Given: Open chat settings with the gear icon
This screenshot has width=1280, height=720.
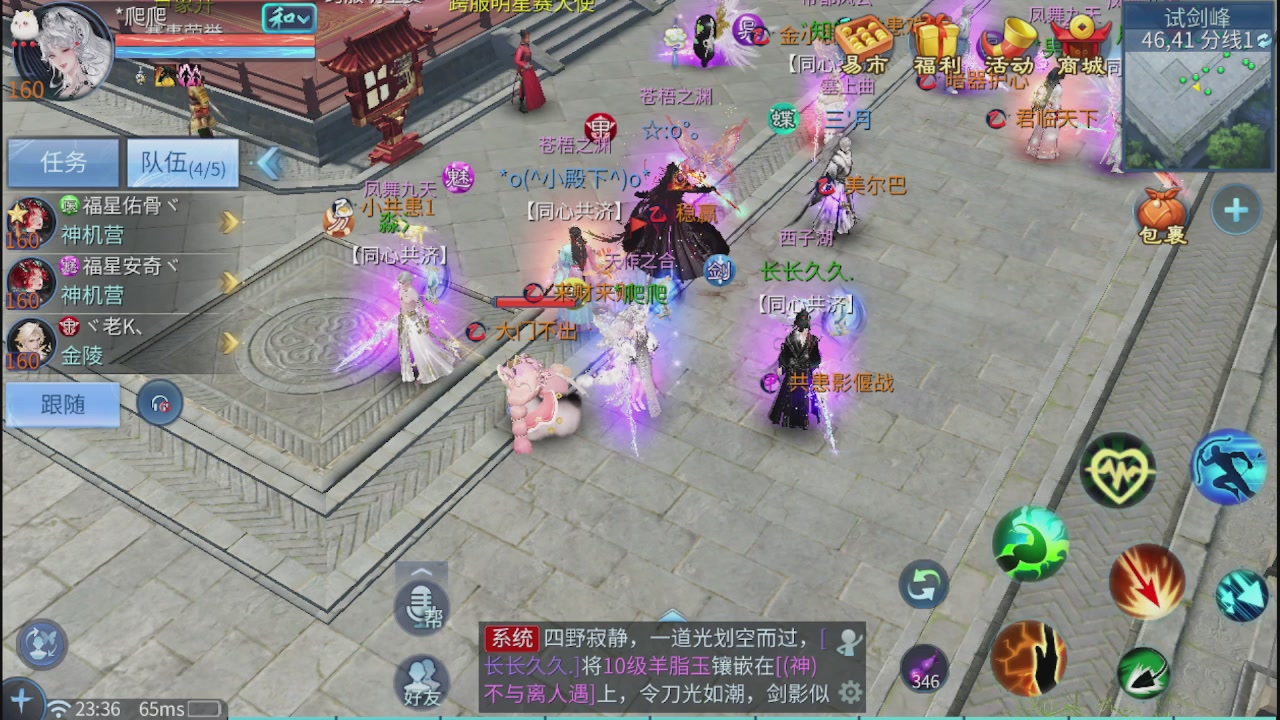Looking at the screenshot, I should click(x=848, y=692).
